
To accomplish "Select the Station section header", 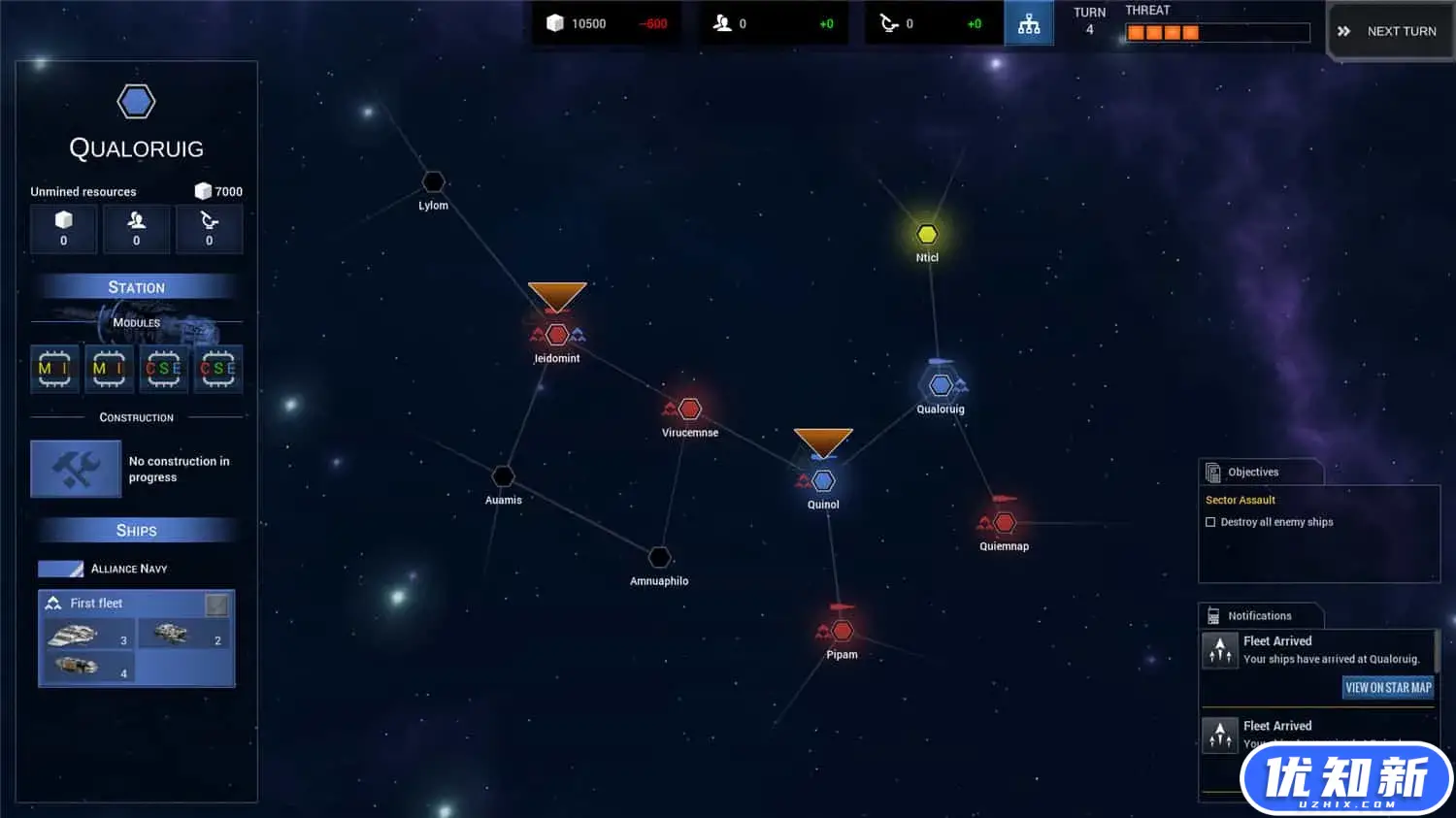I will click(136, 286).
